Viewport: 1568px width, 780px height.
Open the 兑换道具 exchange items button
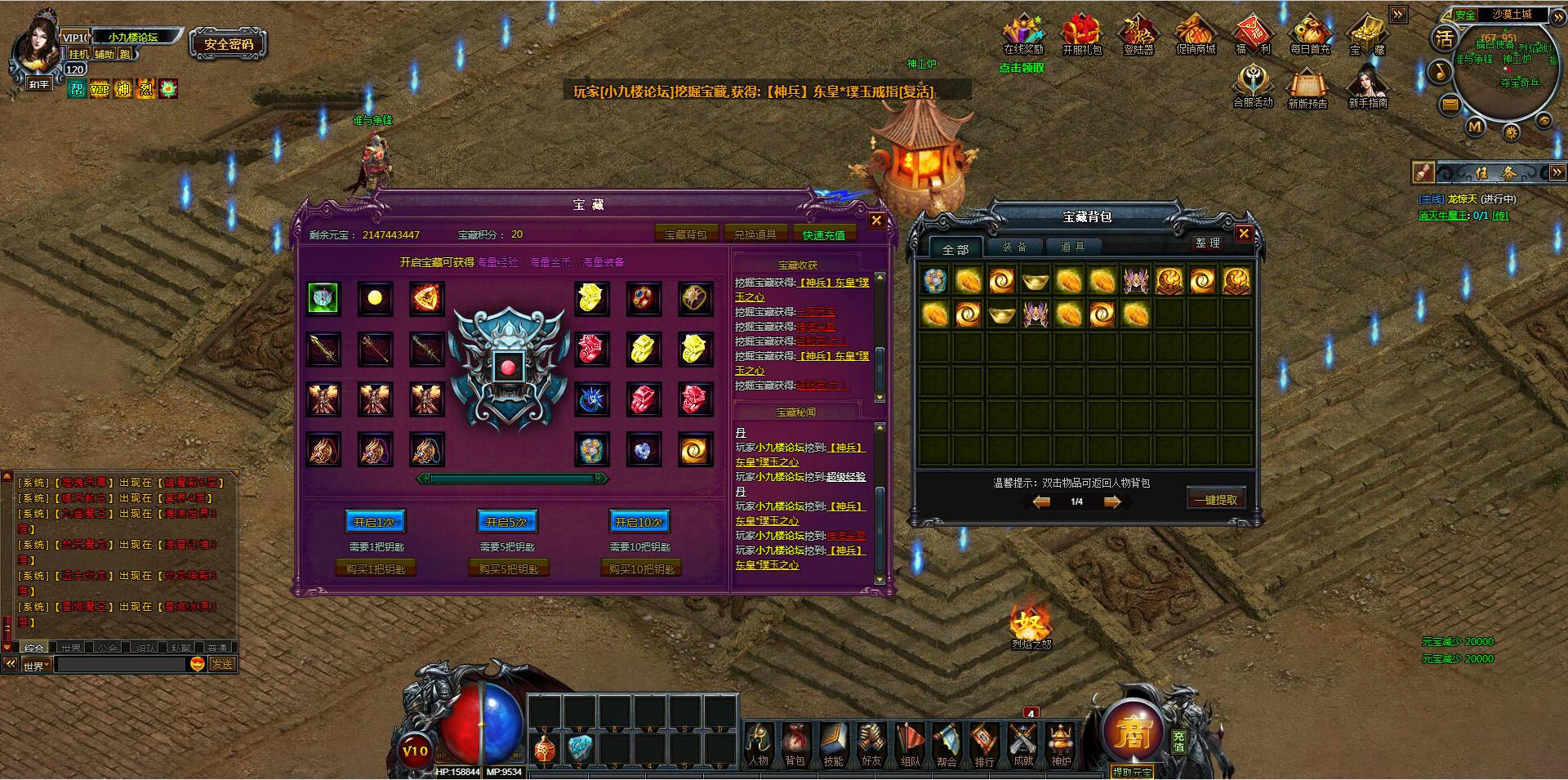pos(755,234)
